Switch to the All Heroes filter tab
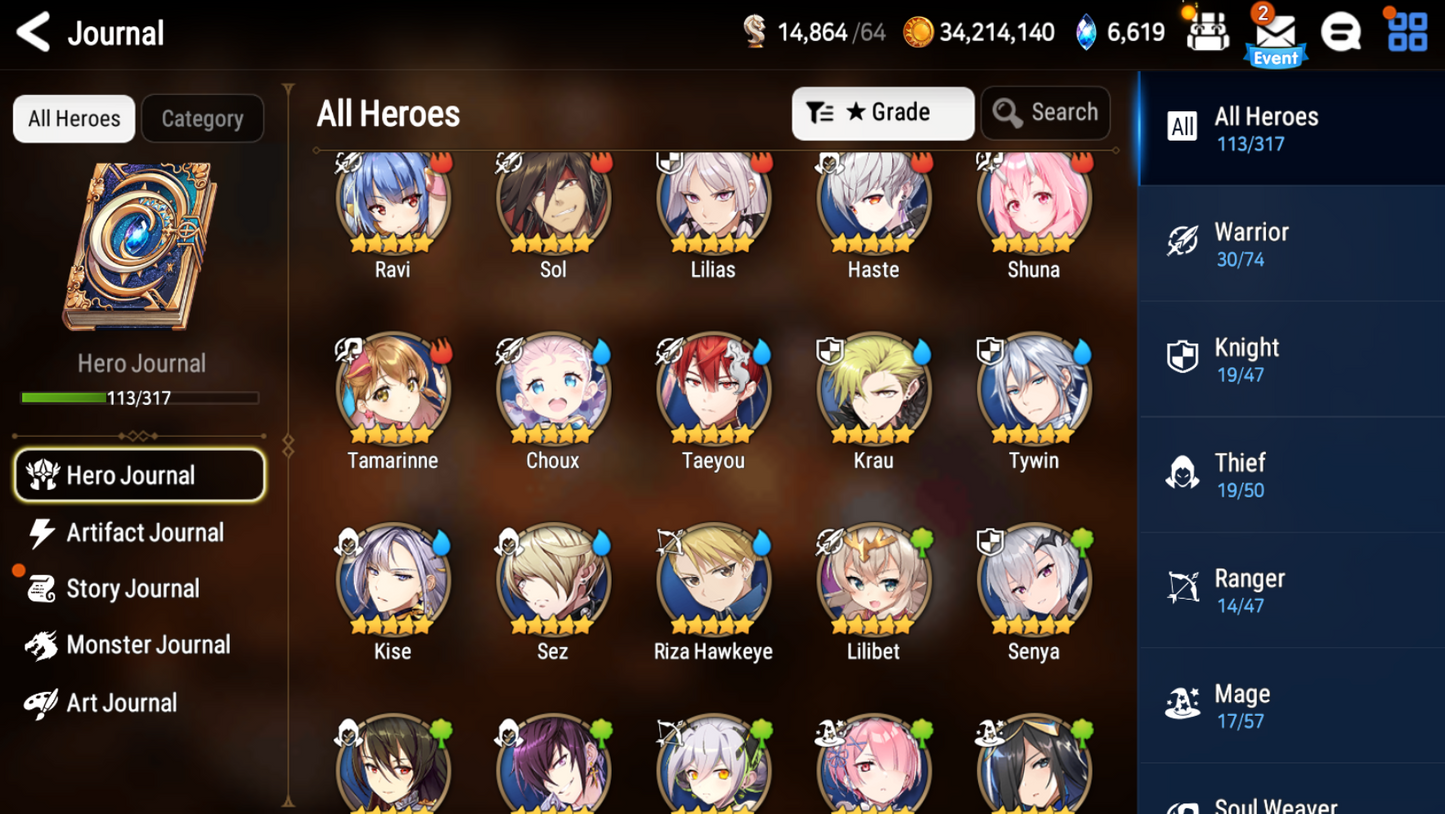Viewport: 1445px width, 814px height. 73,118
